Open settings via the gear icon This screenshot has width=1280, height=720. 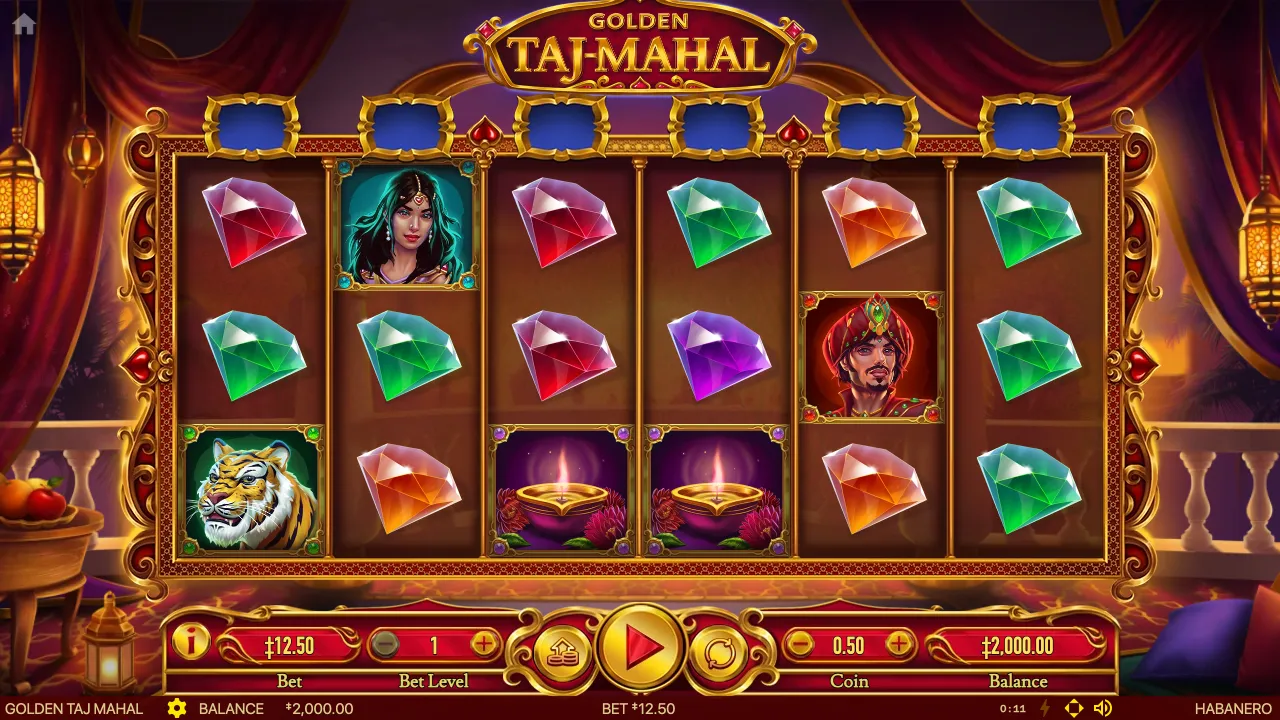(x=178, y=708)
